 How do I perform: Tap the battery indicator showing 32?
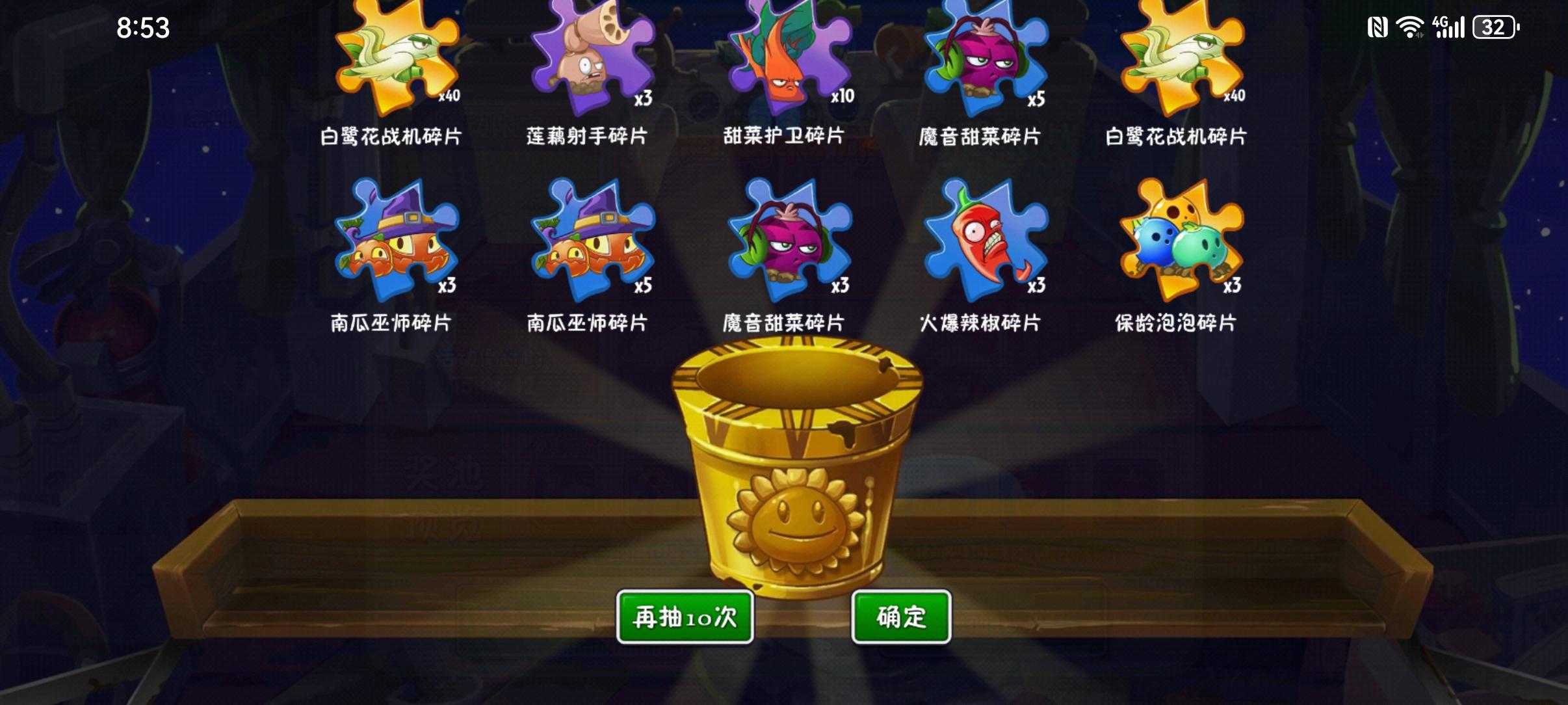1495,27
